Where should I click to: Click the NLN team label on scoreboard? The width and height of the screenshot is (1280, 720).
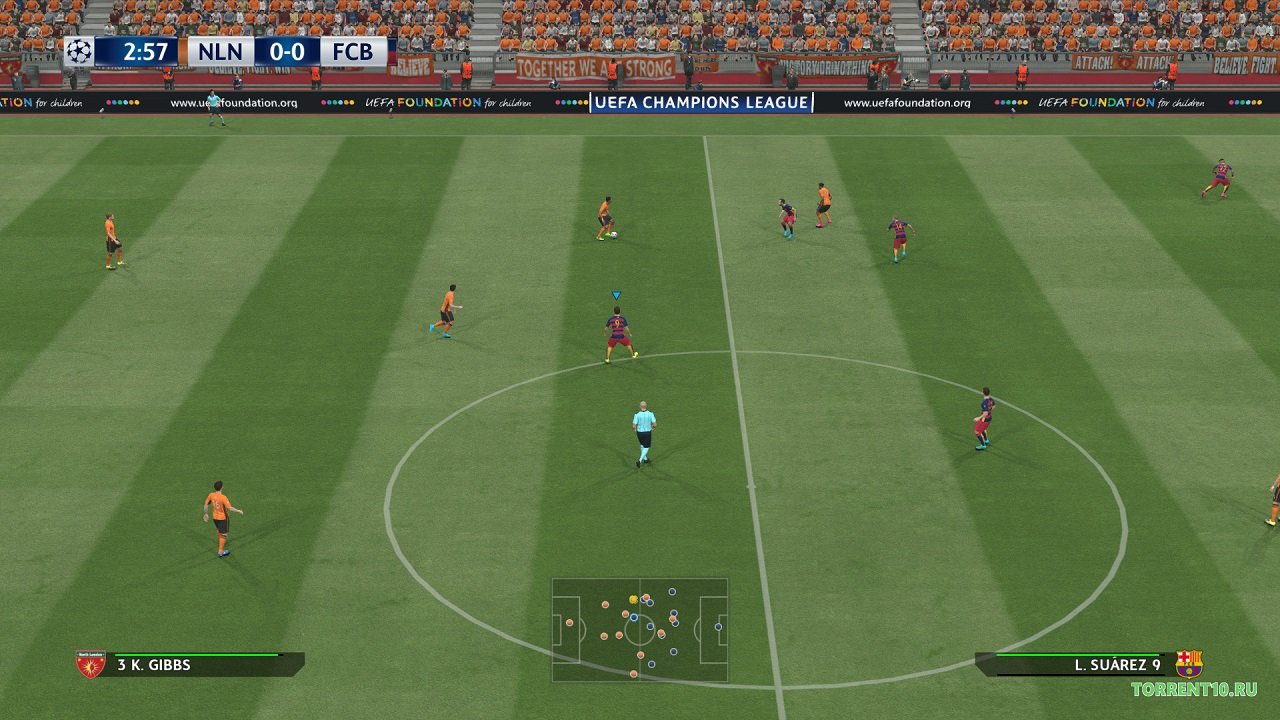coord(220,52)
